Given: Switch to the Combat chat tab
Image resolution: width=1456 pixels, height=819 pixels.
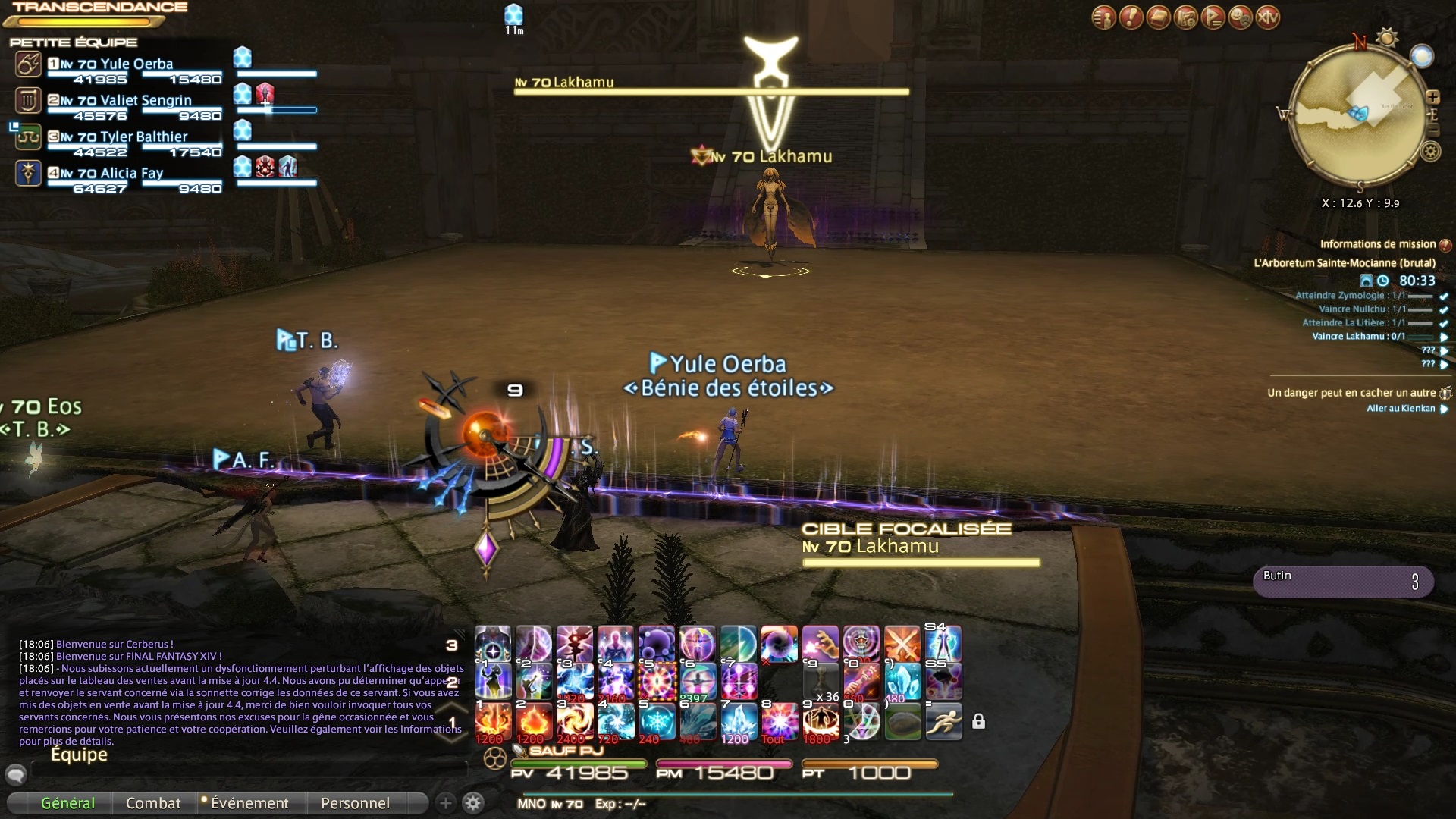Looking at the screenshot, I should pyautogui.click(x=153, y=803).
